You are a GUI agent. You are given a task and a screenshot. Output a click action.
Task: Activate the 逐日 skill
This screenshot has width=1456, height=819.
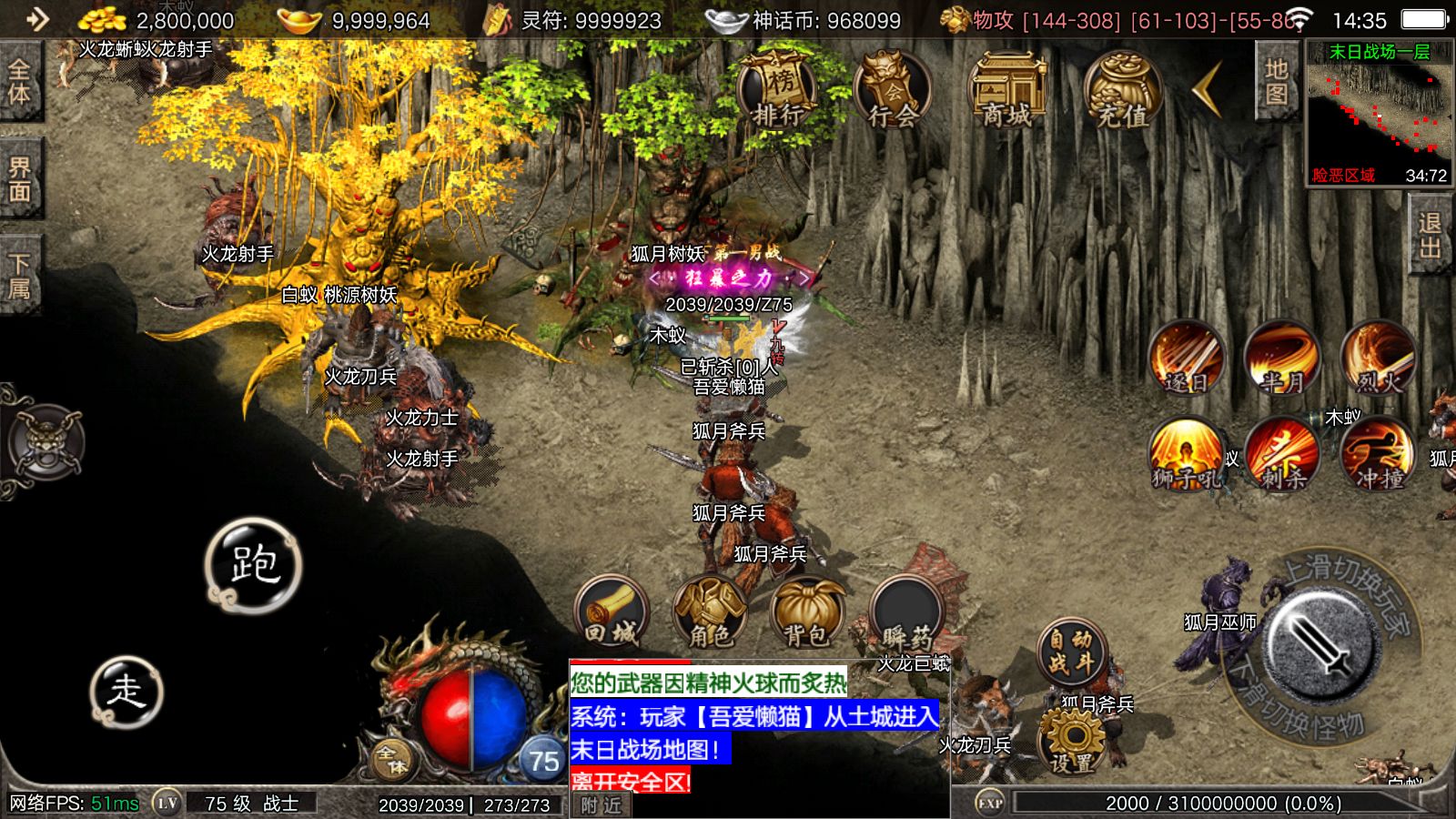tap(1186, 358)
